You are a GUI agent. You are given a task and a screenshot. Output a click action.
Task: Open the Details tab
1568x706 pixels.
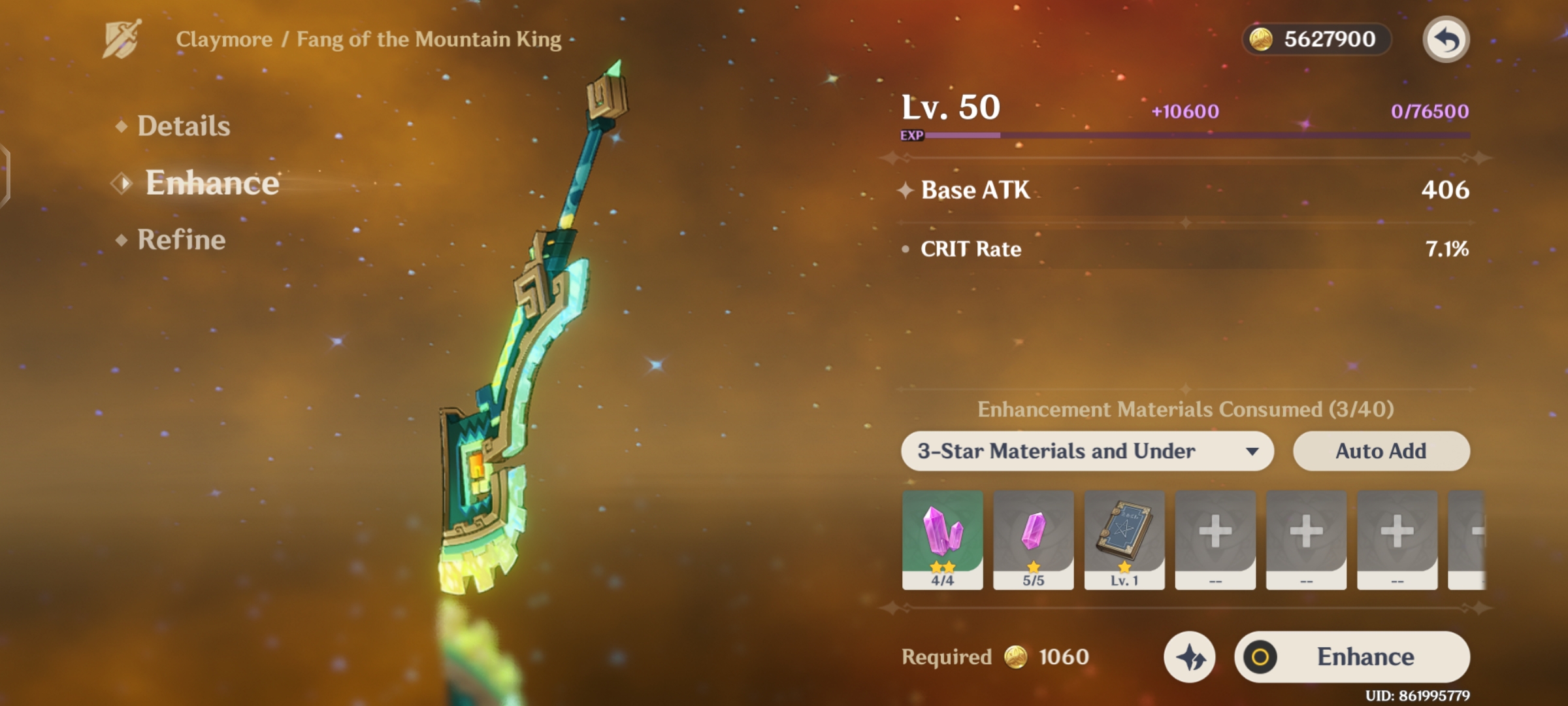click(x=183, y=126)
